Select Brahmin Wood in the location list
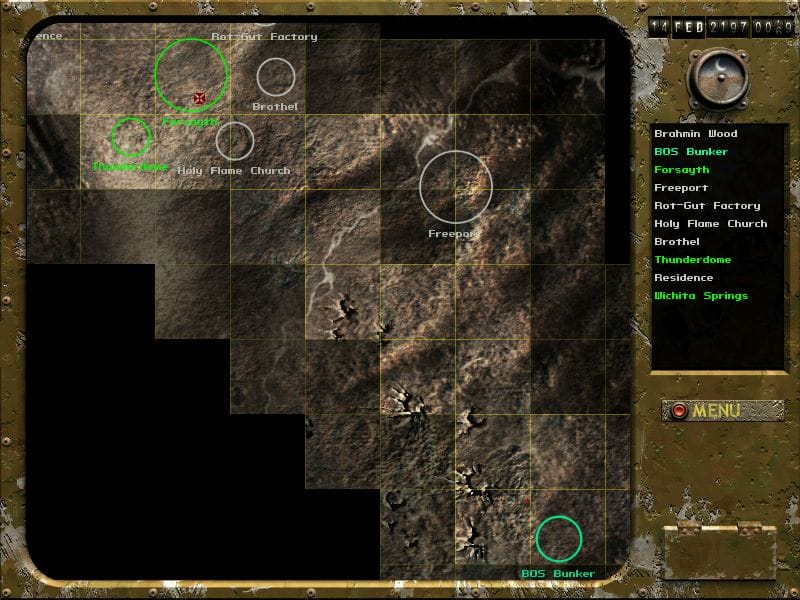This screenshot has width=800, height=600. tap(695, 134)
